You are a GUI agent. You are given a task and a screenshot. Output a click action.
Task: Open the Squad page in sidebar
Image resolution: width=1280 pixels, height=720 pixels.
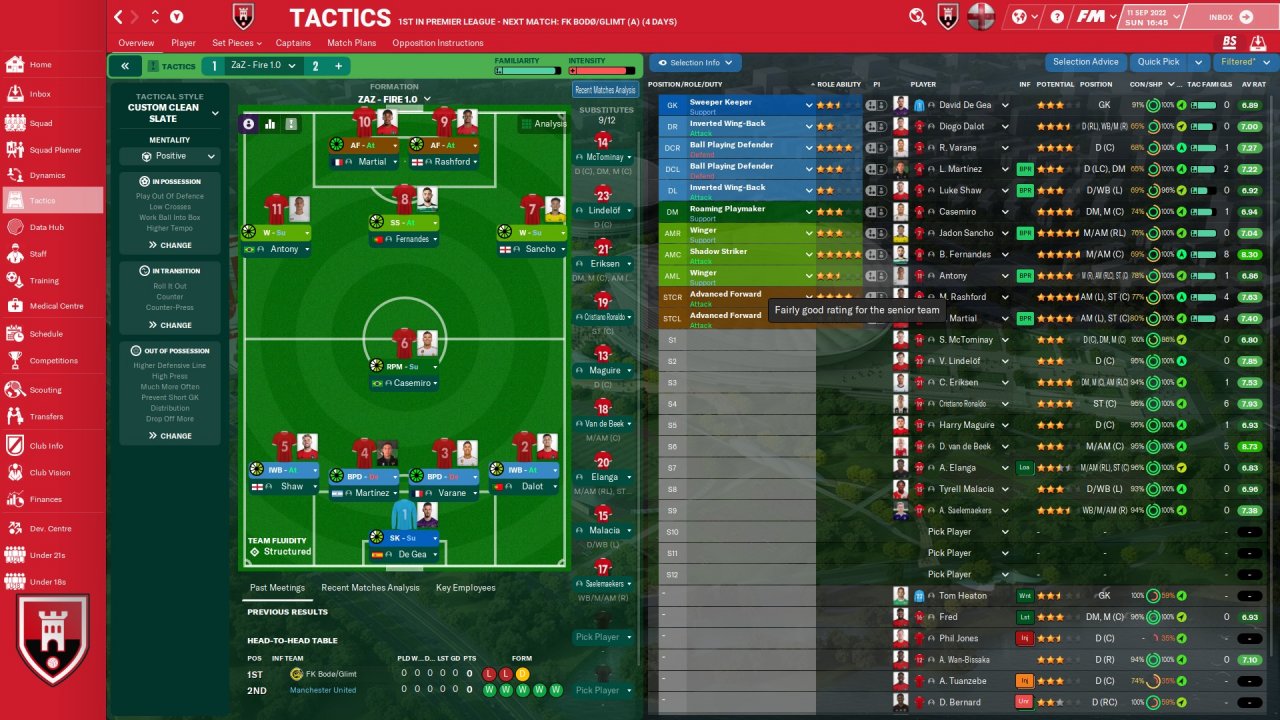point(40,123)
